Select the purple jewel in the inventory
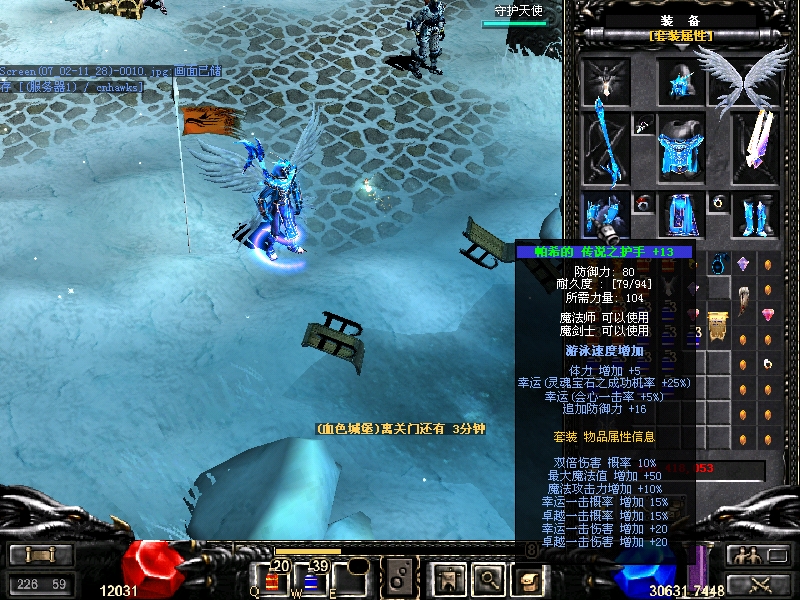The height and width of the screenshot is (600, 800). (x=743, y=264)
